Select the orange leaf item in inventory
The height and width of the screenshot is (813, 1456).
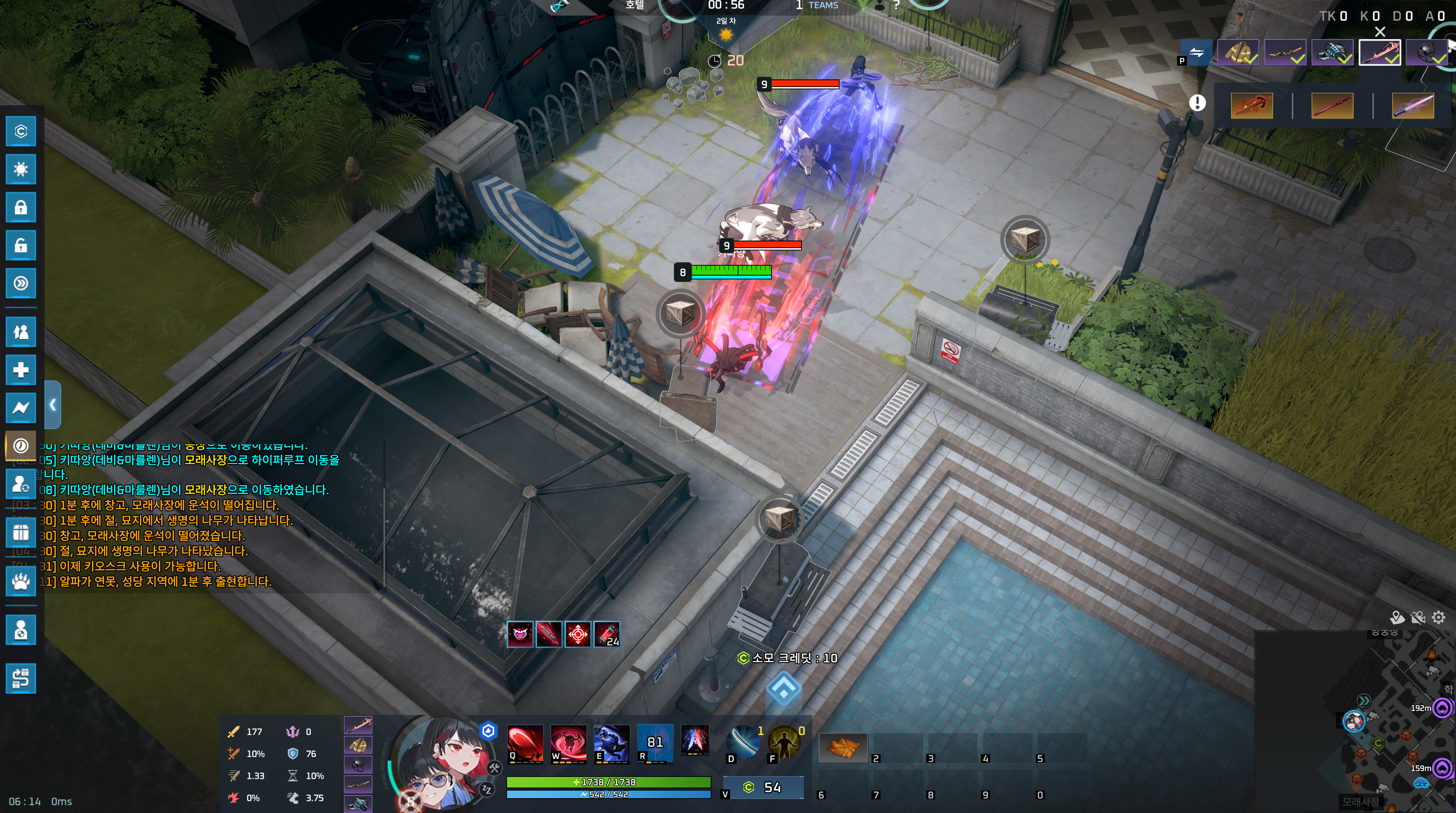point(842,747)
